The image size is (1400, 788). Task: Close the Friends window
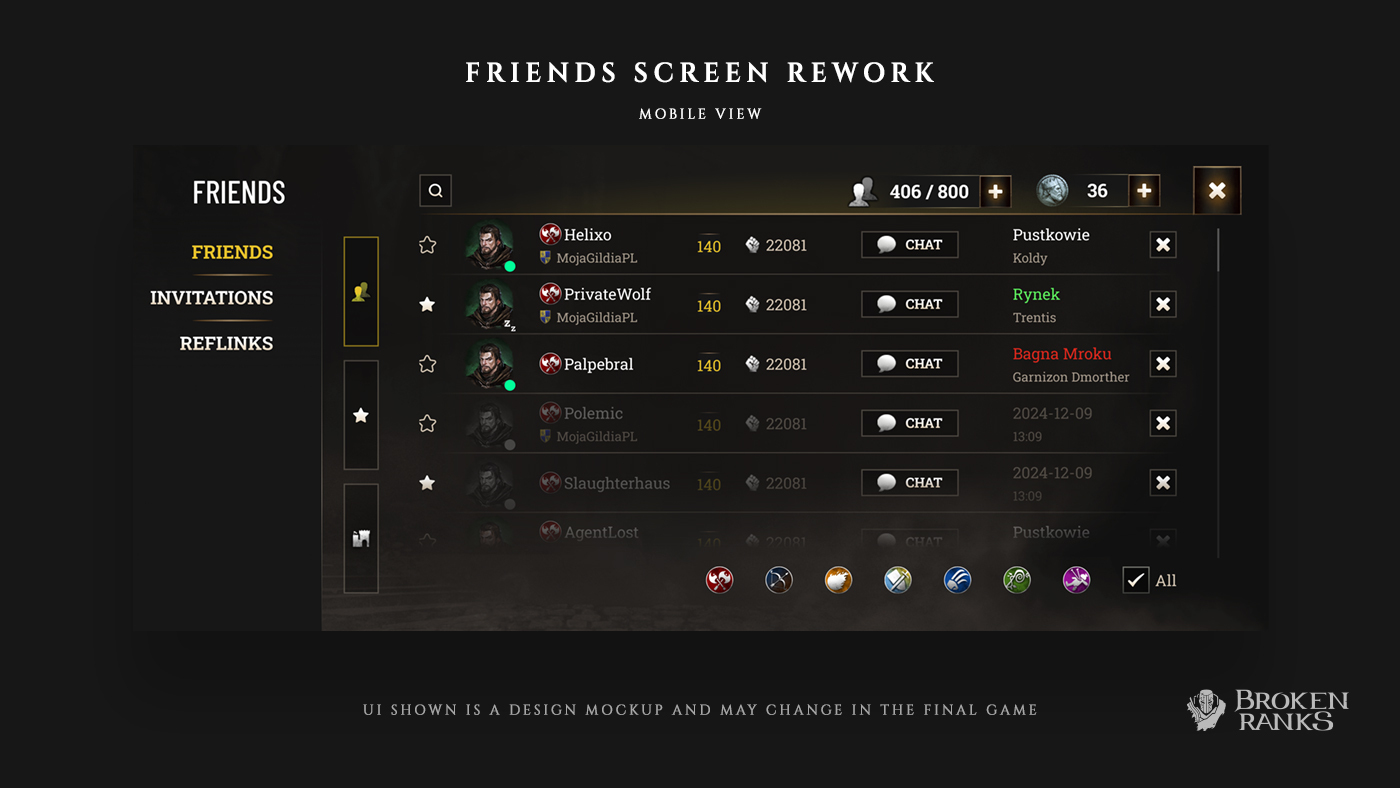pyautogui.click(x=1217, y=190)
